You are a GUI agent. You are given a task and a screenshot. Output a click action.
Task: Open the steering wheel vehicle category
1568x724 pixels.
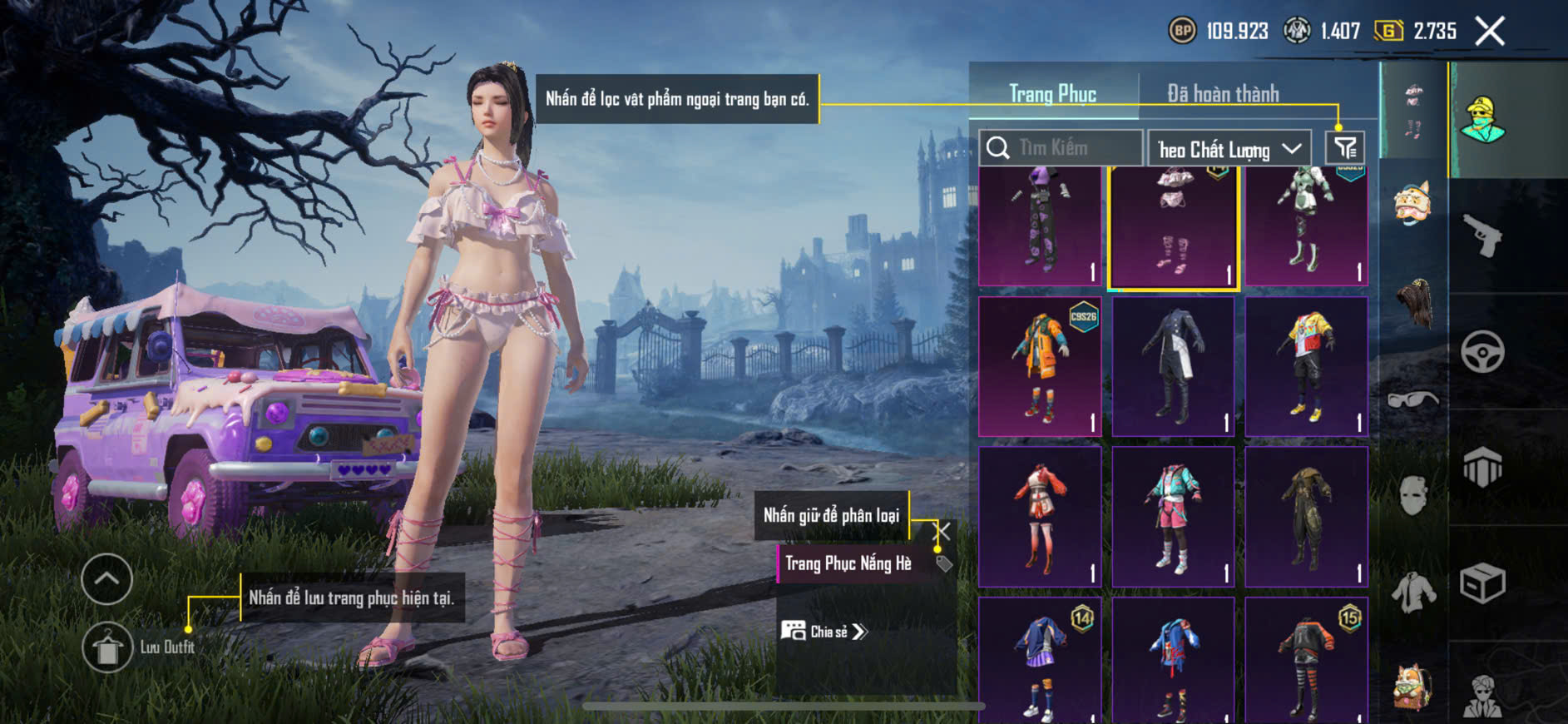(1482, 352)
